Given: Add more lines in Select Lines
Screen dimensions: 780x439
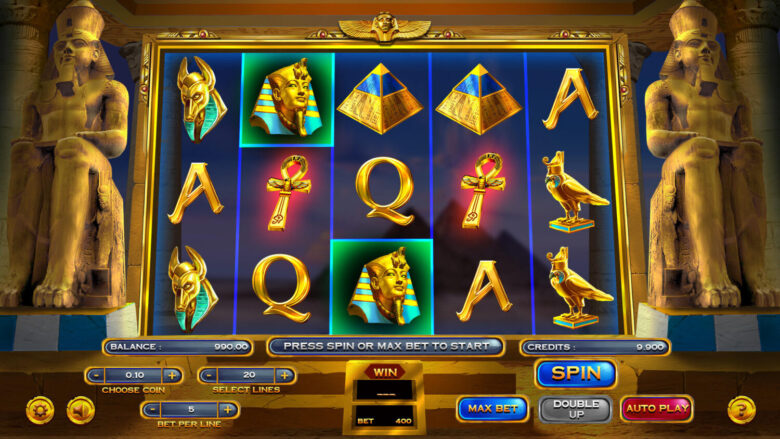Looking at the screenshot, I should [285, 375].
